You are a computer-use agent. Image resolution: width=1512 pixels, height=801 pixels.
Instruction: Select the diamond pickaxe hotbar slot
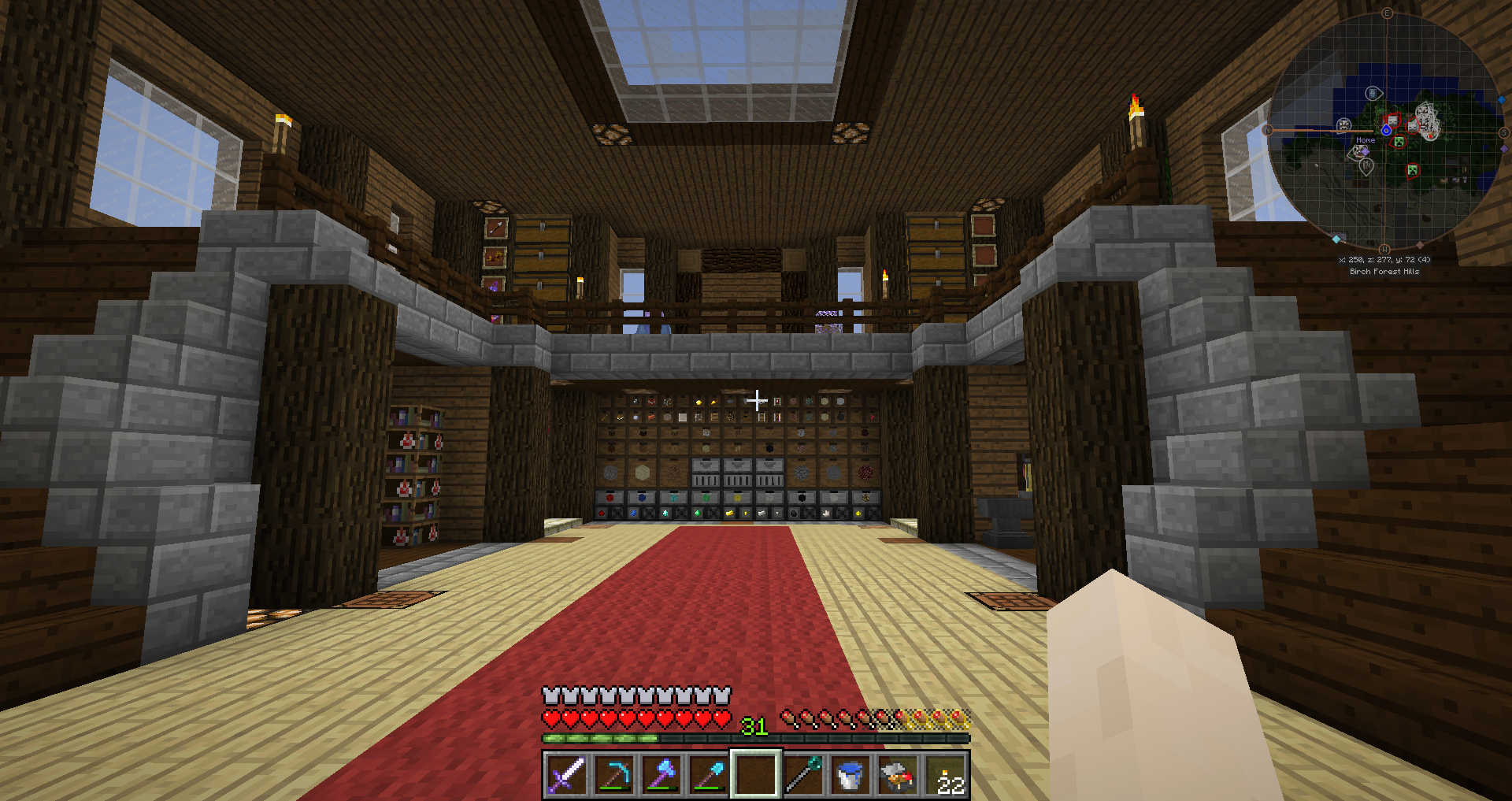click(614, 775)
